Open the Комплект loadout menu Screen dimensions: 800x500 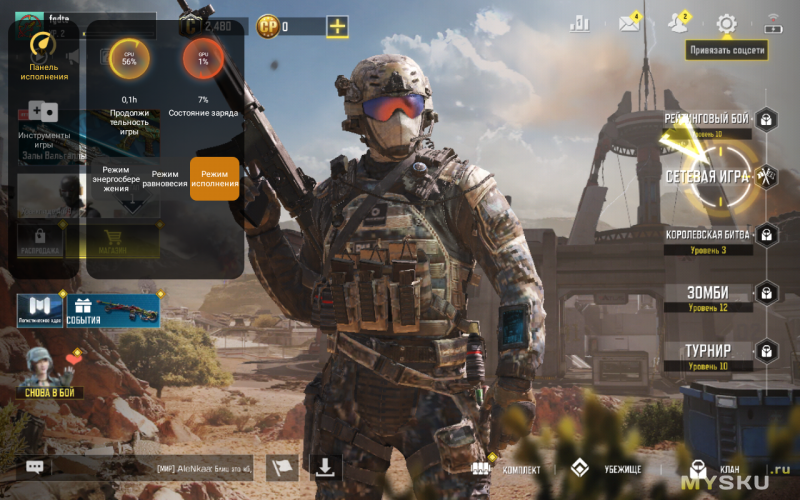tap(510, 468)
